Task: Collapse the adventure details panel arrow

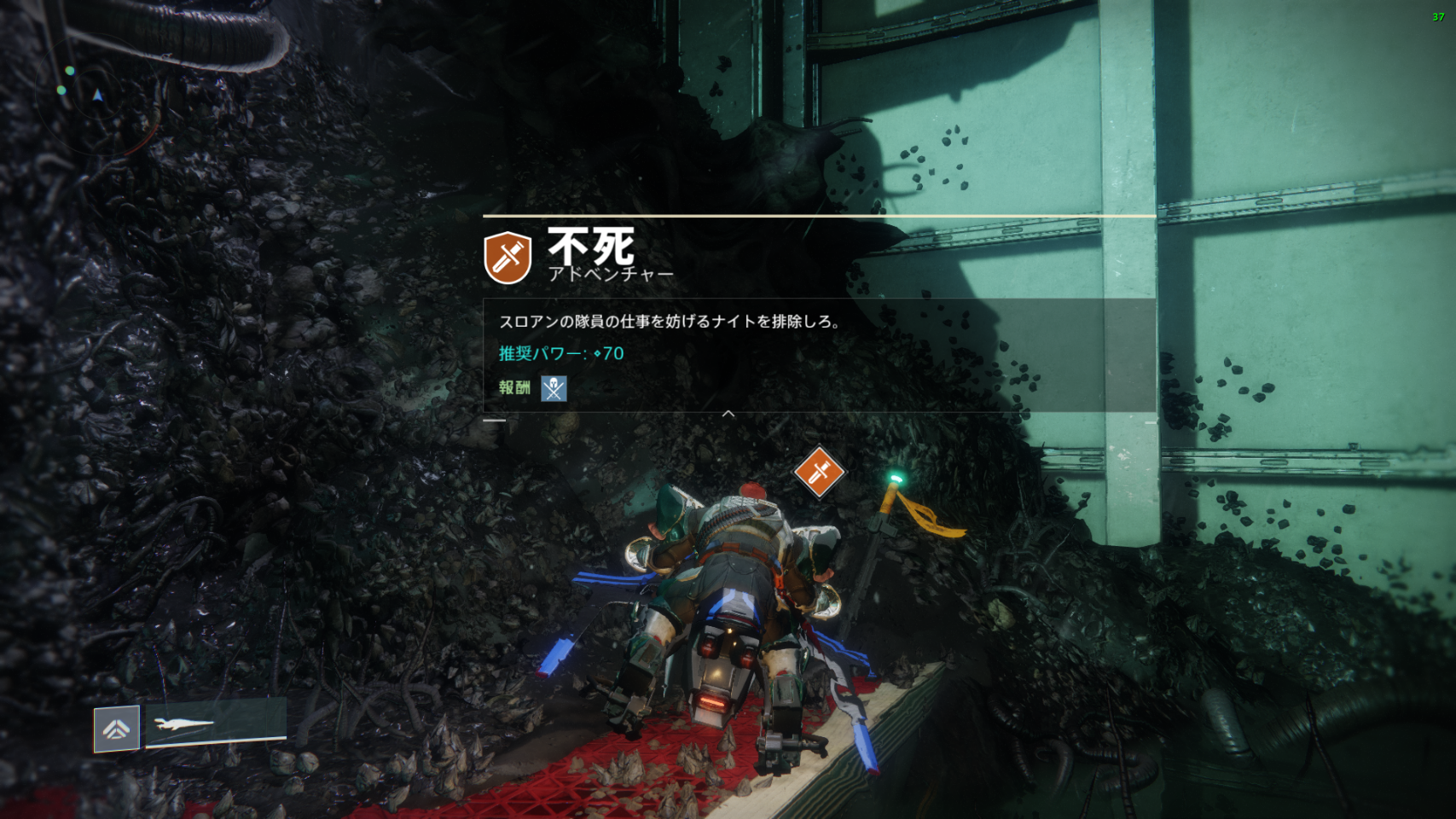Action: click(x=728, y=414)
